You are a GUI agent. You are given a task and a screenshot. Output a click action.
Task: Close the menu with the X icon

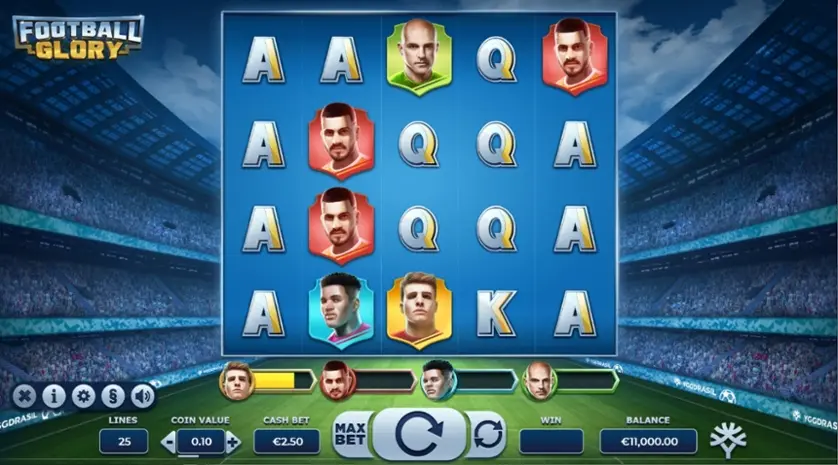coord(23,396)
